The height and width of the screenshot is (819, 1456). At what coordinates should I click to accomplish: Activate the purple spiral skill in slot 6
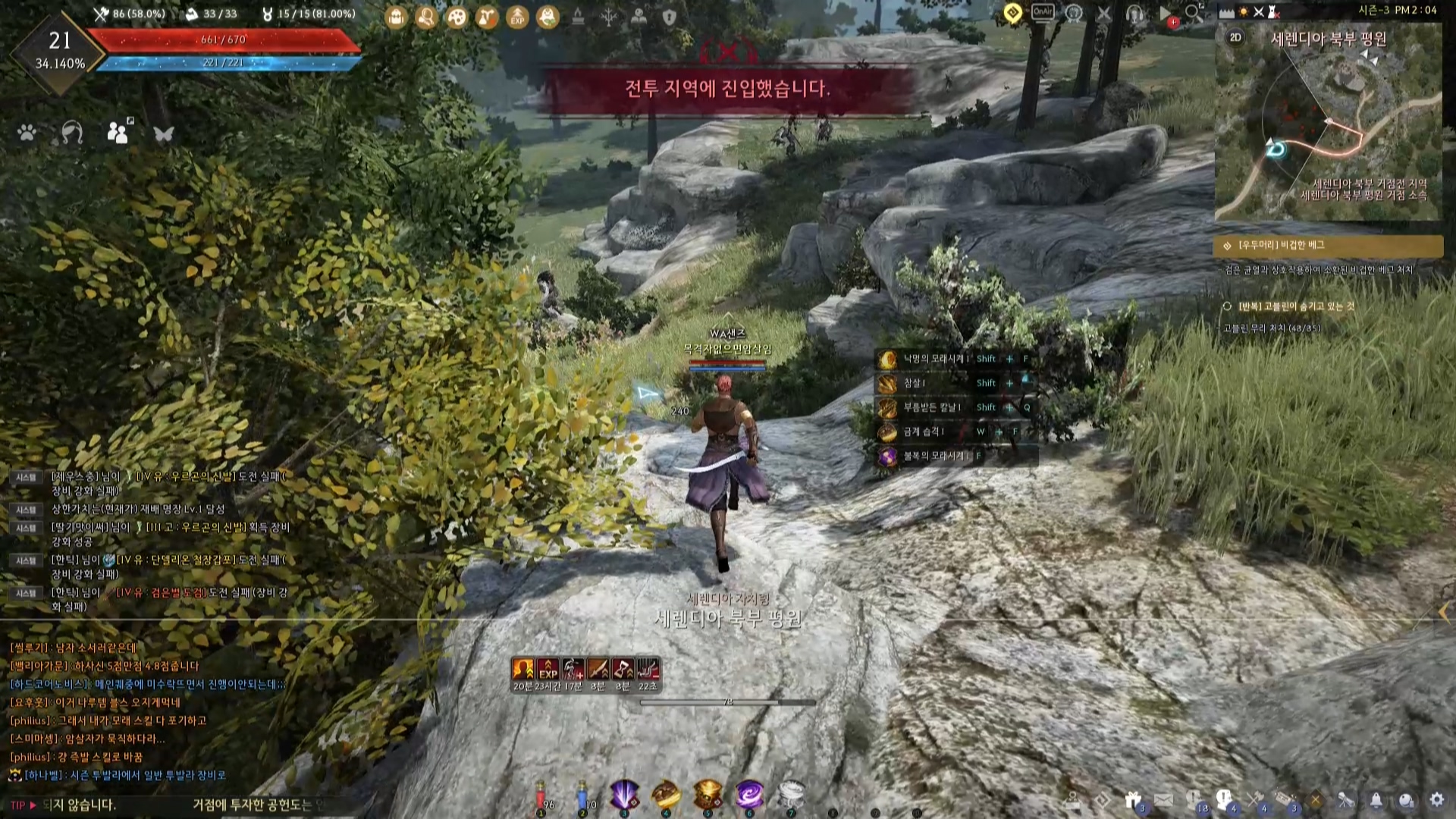749,795
